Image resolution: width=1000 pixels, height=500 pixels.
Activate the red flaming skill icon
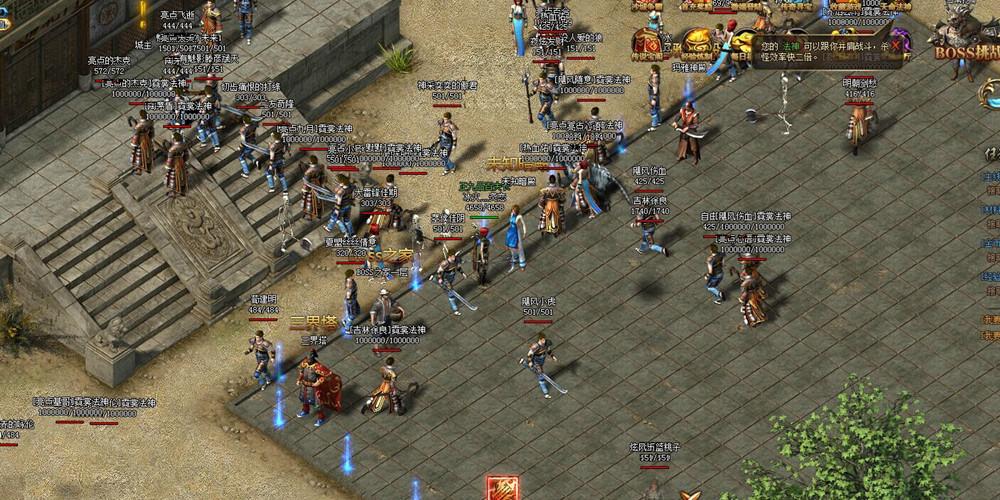(502, 489)
